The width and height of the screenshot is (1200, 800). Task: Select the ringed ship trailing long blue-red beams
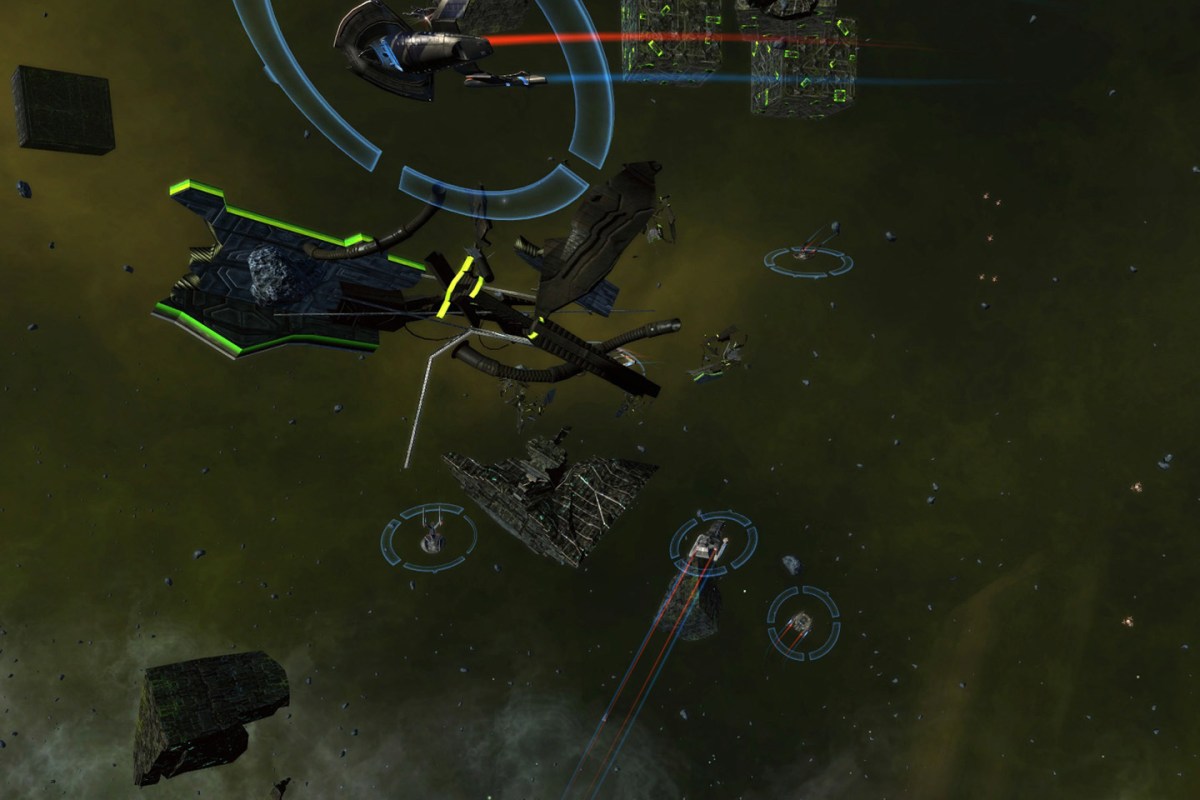click(711, 544)
